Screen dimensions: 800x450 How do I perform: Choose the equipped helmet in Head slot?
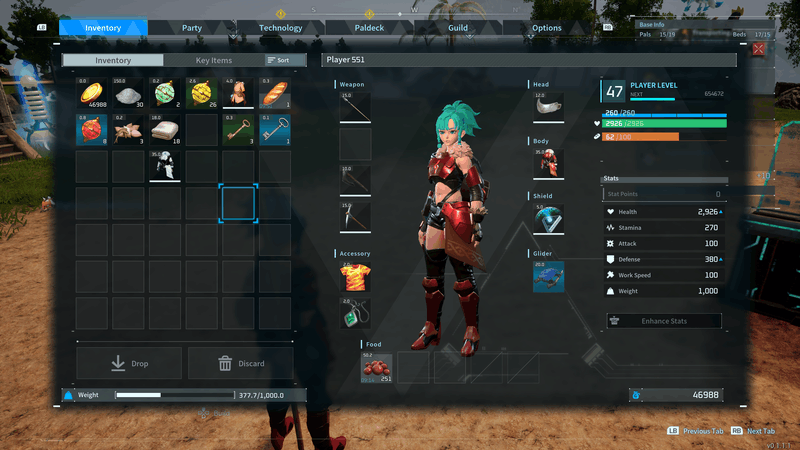point(548,108)
